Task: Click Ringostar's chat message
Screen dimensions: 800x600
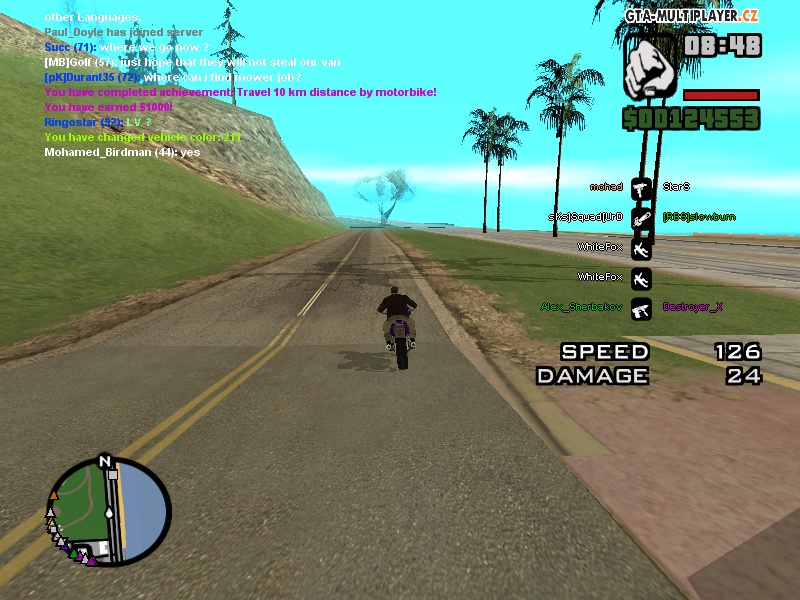Action: (98, 122)
